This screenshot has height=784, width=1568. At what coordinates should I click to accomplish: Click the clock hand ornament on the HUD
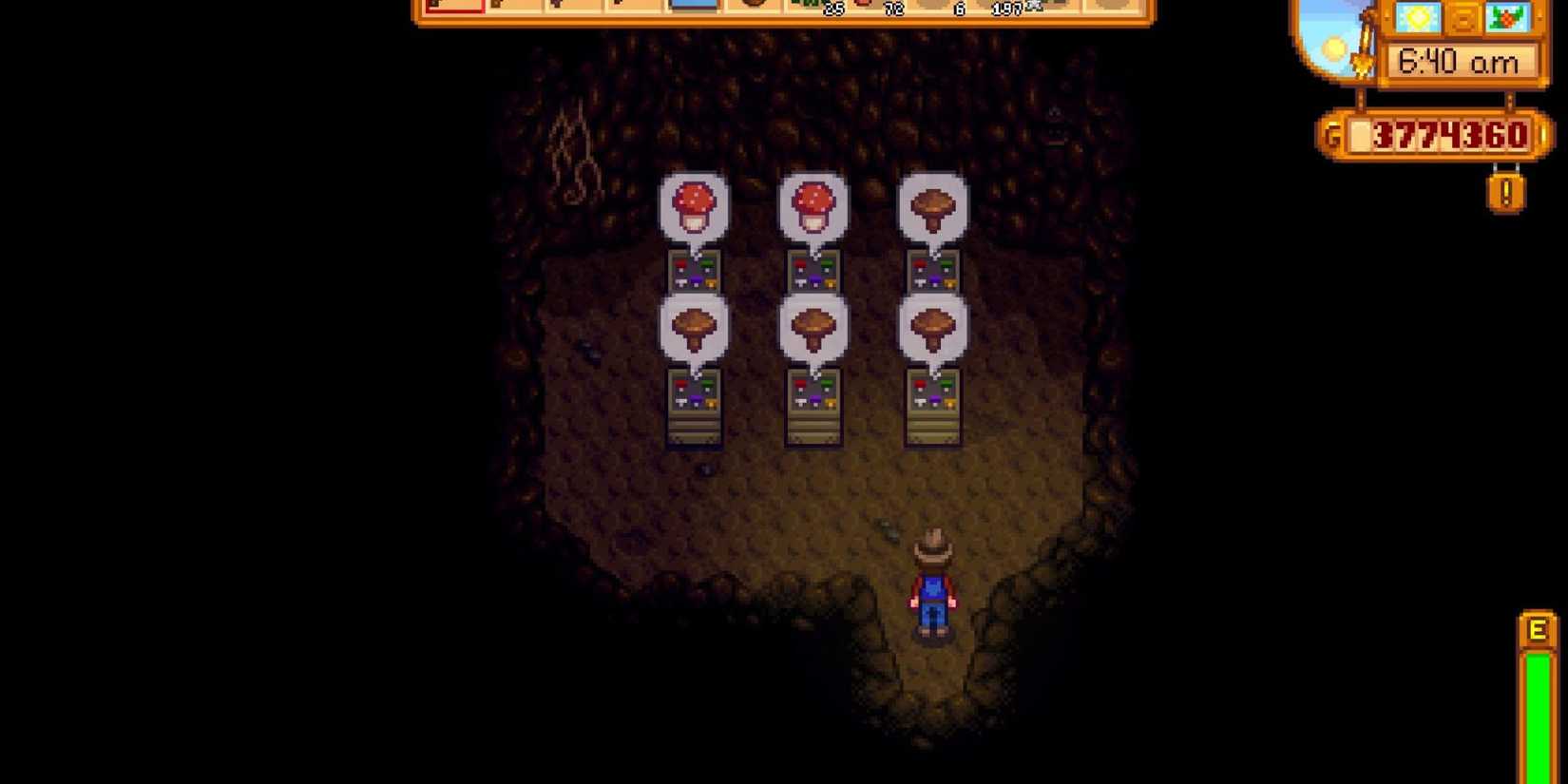[1362, 59]
